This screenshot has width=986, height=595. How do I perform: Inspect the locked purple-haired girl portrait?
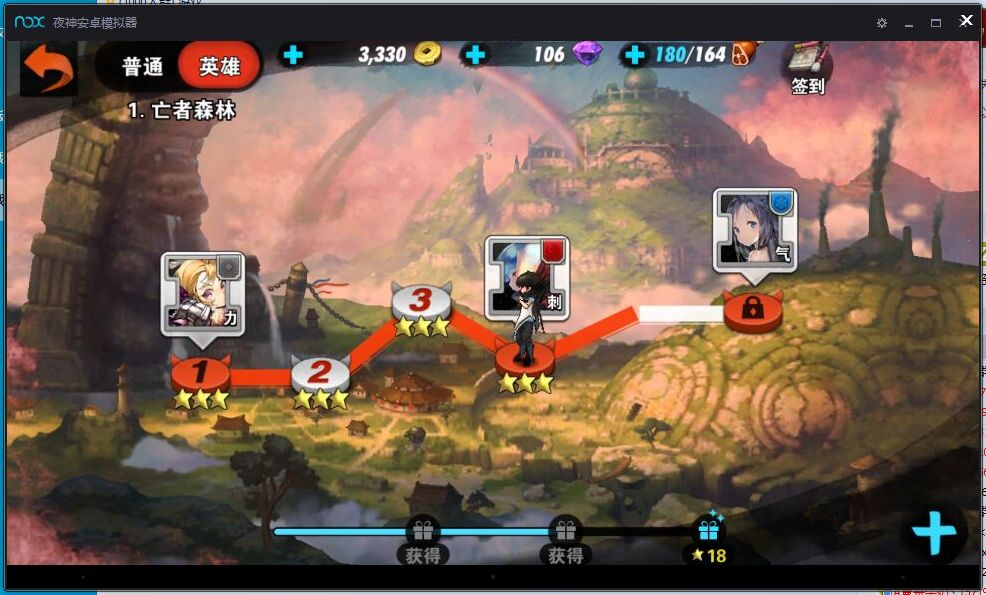tap(754, 230)
